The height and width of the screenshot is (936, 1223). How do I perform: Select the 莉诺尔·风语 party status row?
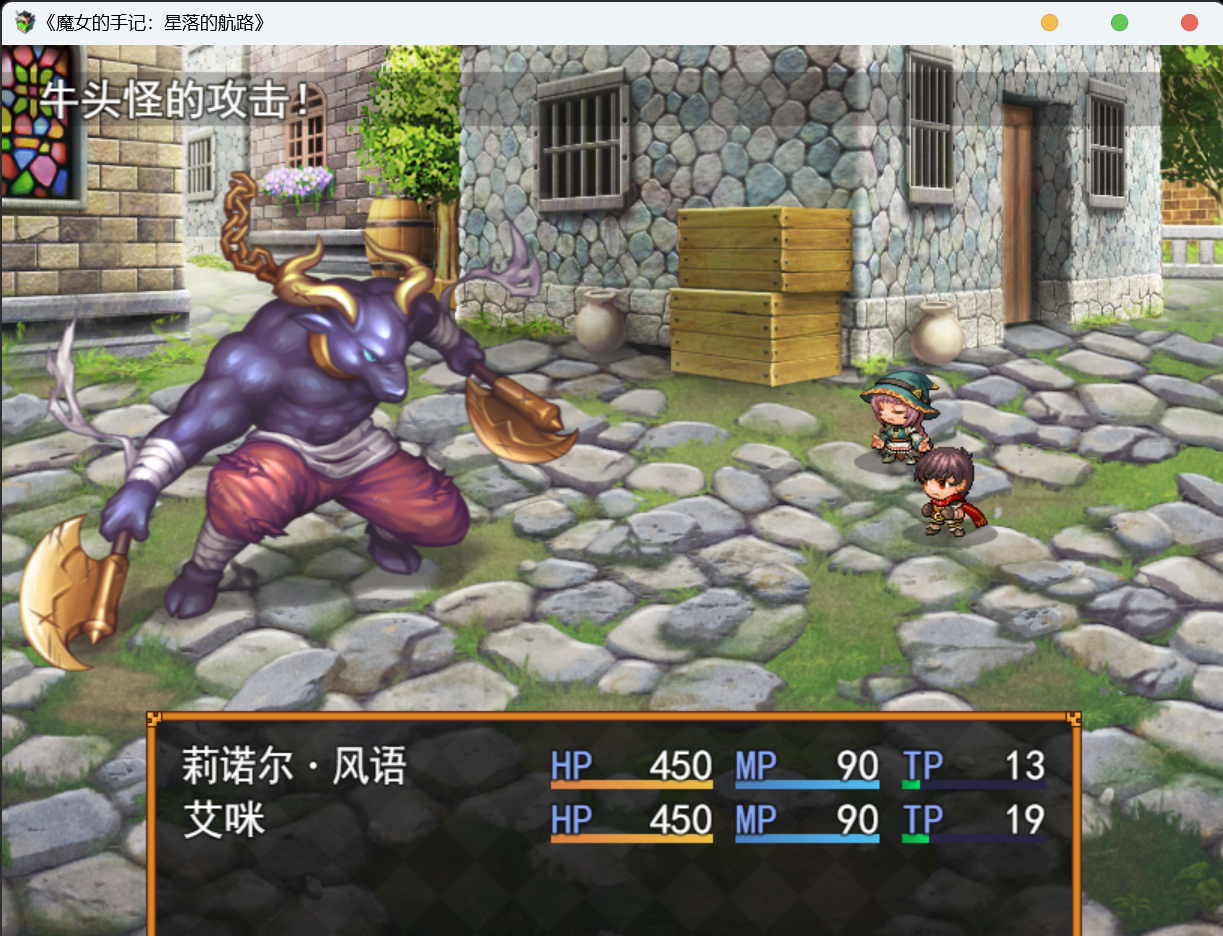612,767
